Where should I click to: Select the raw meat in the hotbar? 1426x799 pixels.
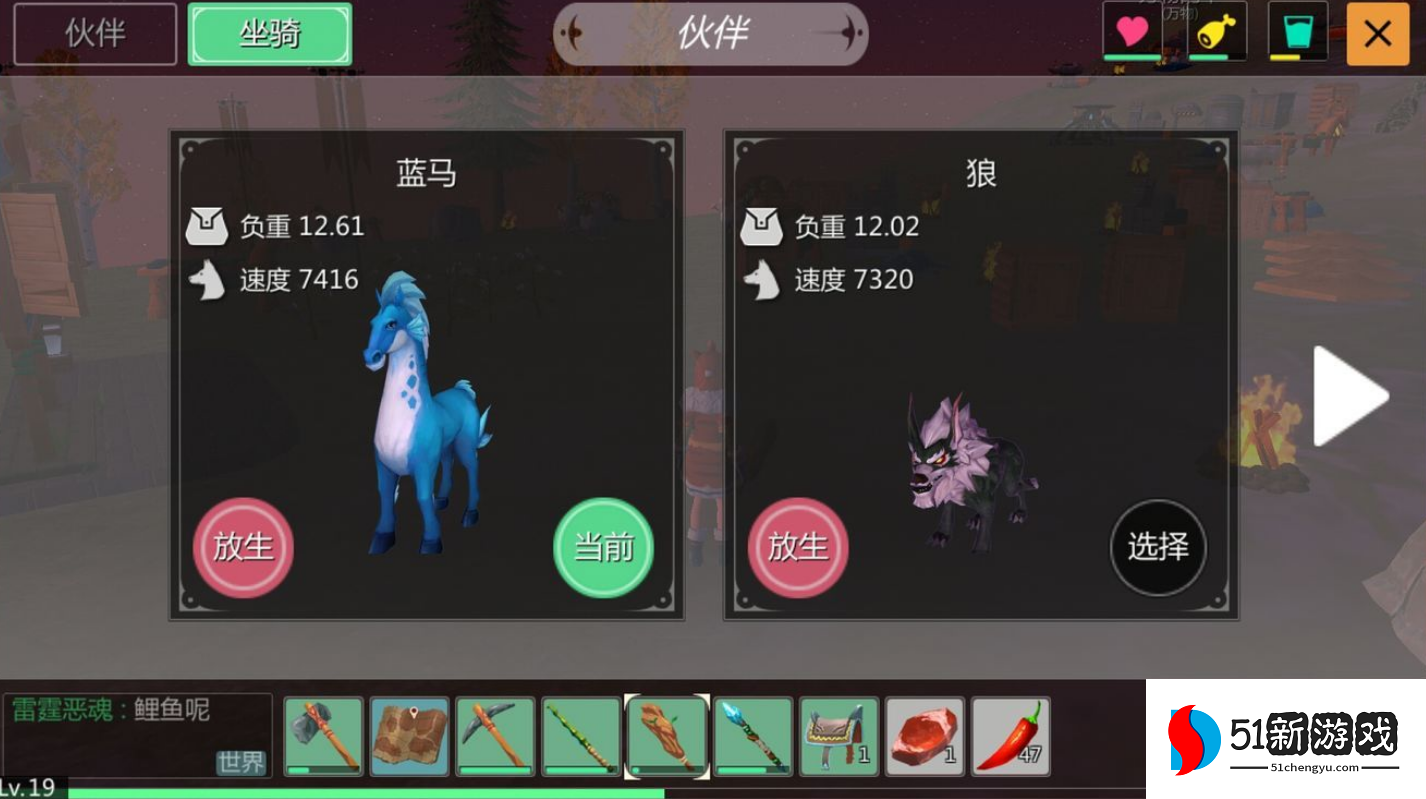[926, 737]
